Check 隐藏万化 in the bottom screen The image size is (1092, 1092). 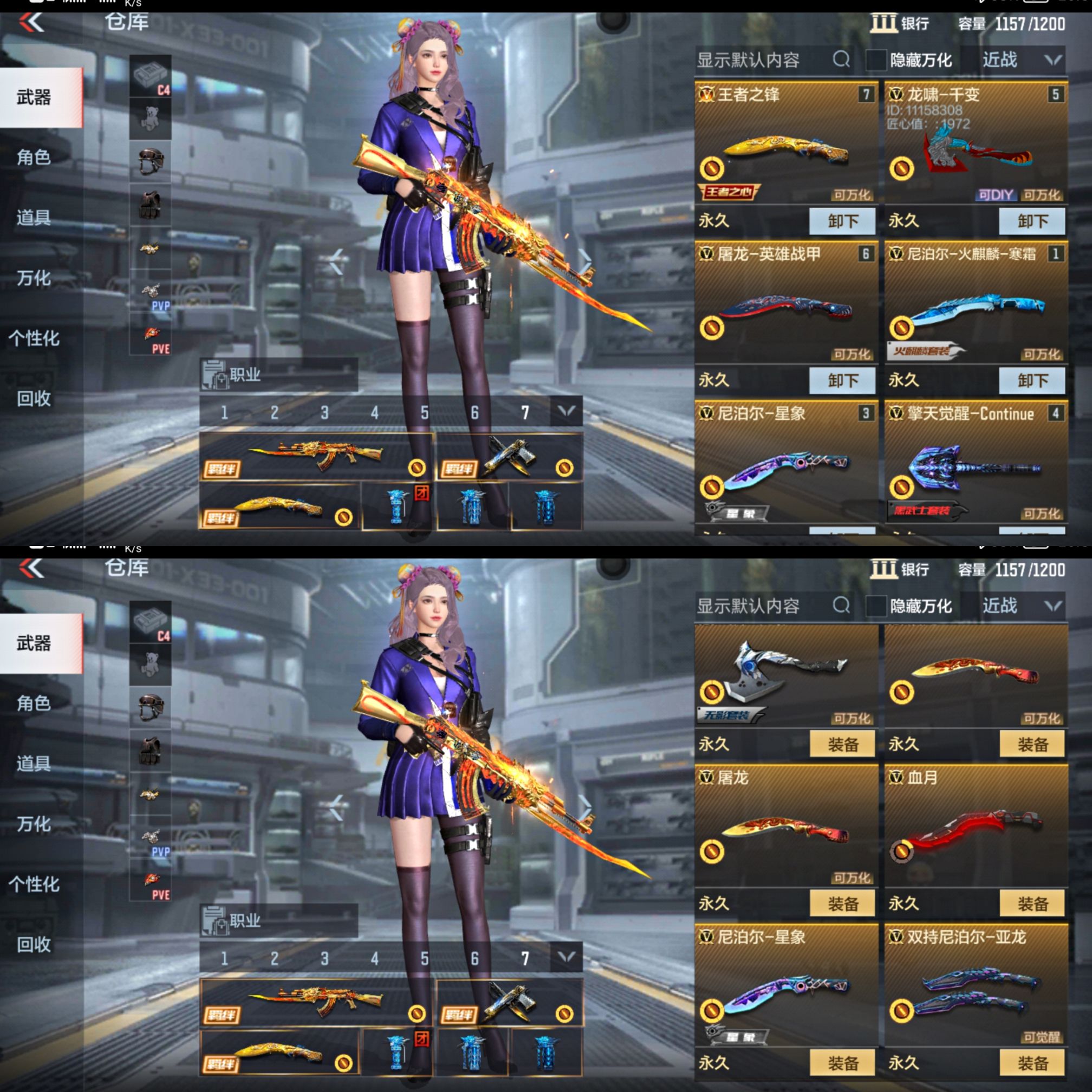(875, 606)
